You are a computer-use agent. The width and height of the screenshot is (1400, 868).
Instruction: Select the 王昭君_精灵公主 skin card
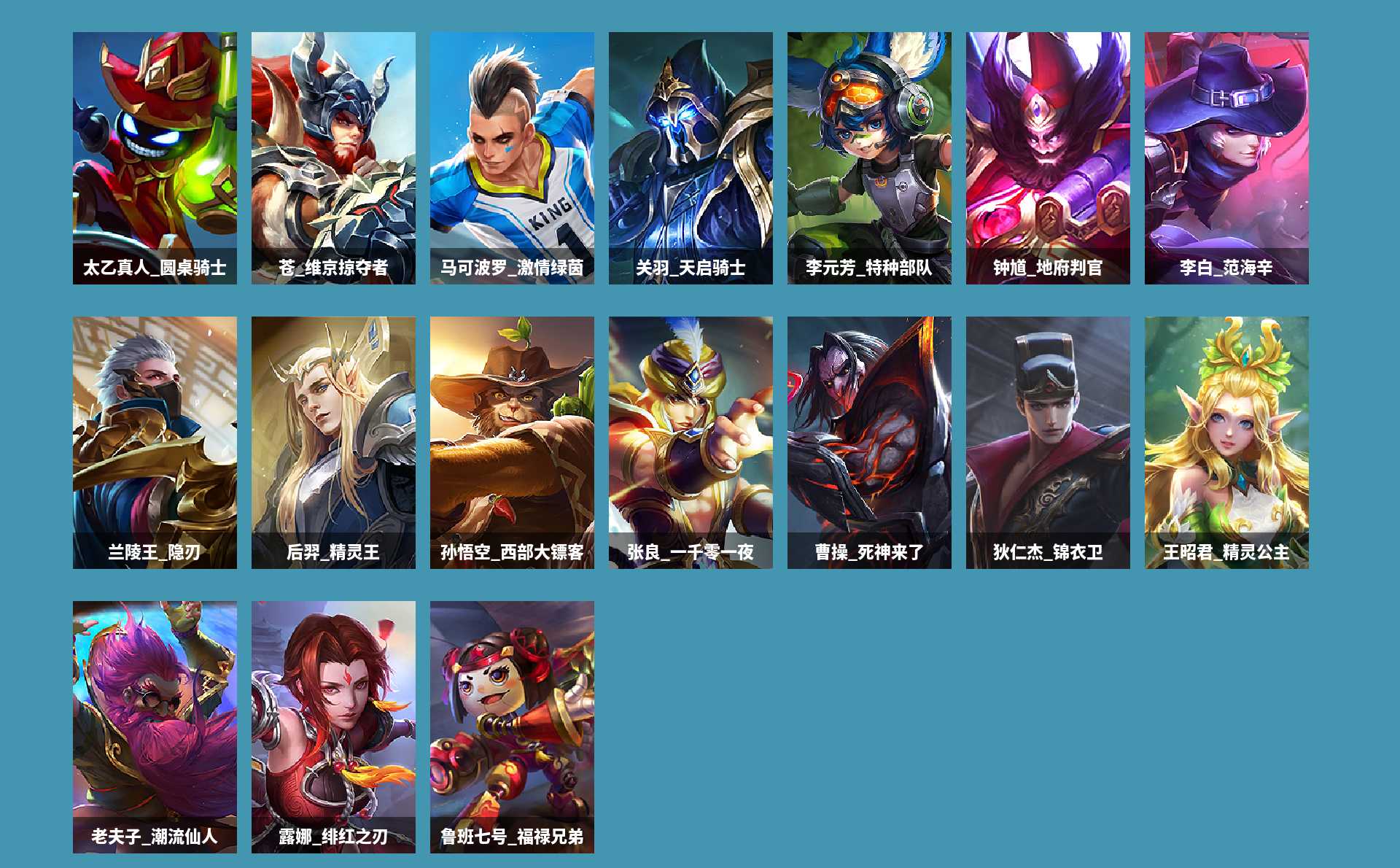(1226, 442)
